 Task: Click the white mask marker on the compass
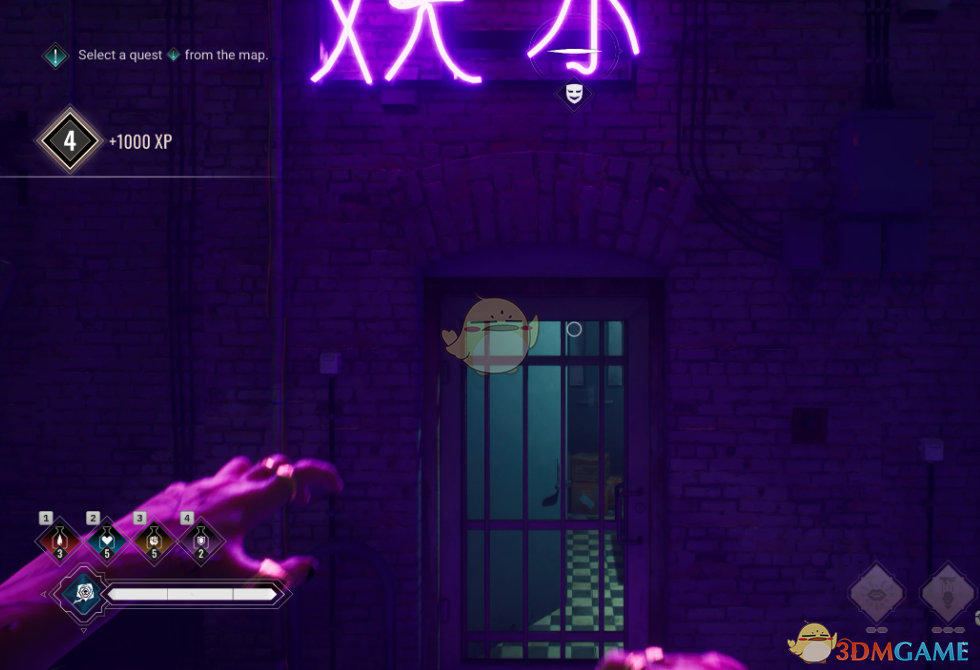[x=574, y=93]
